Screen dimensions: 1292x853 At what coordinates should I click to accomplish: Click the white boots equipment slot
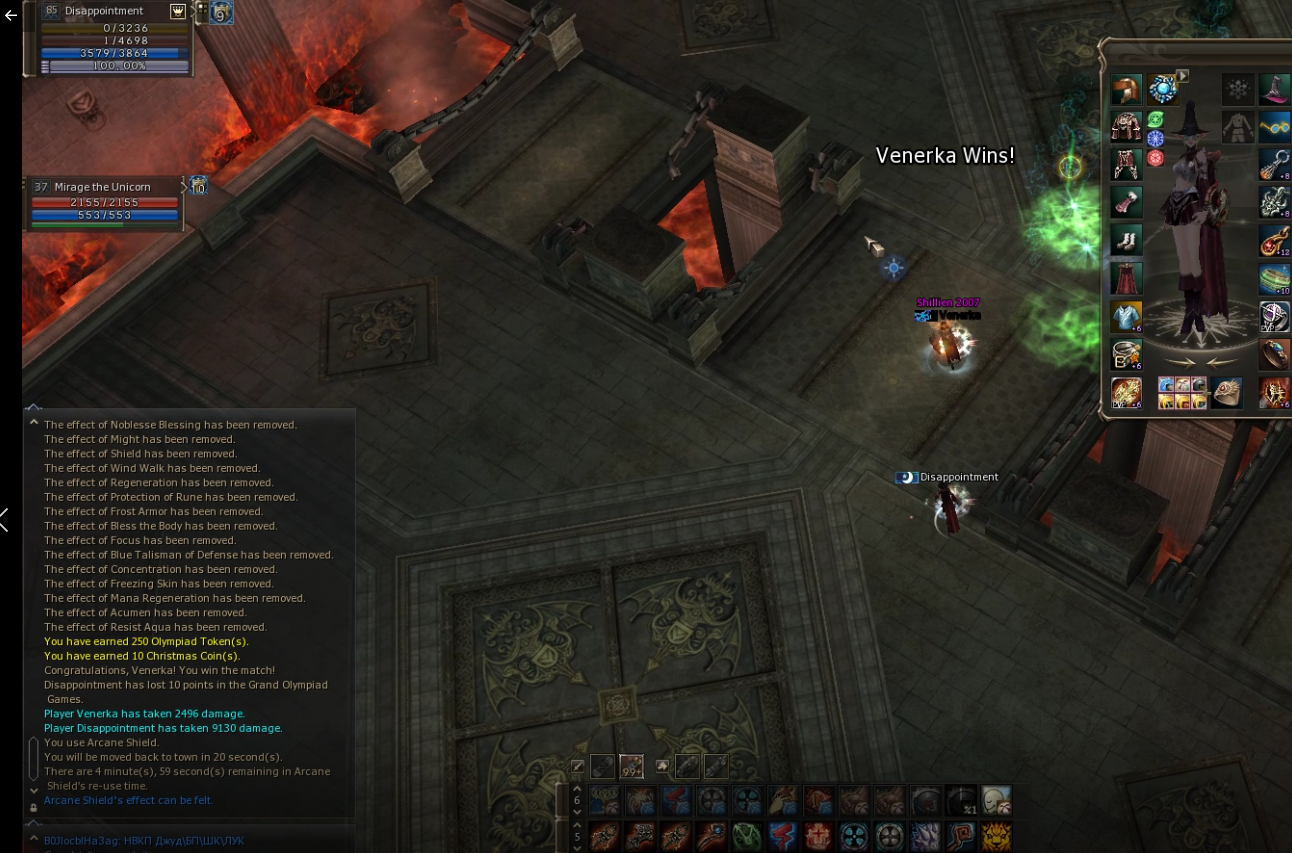(1127, 240)
